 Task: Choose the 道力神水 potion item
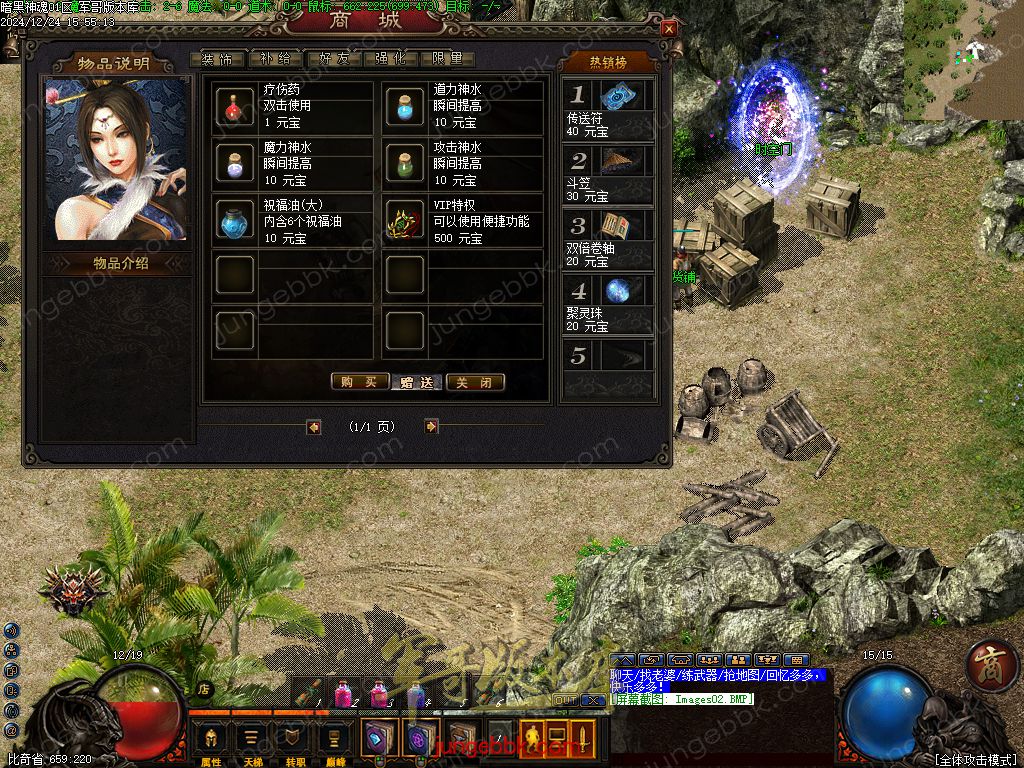pyautogui.click(x=405, y=106)
